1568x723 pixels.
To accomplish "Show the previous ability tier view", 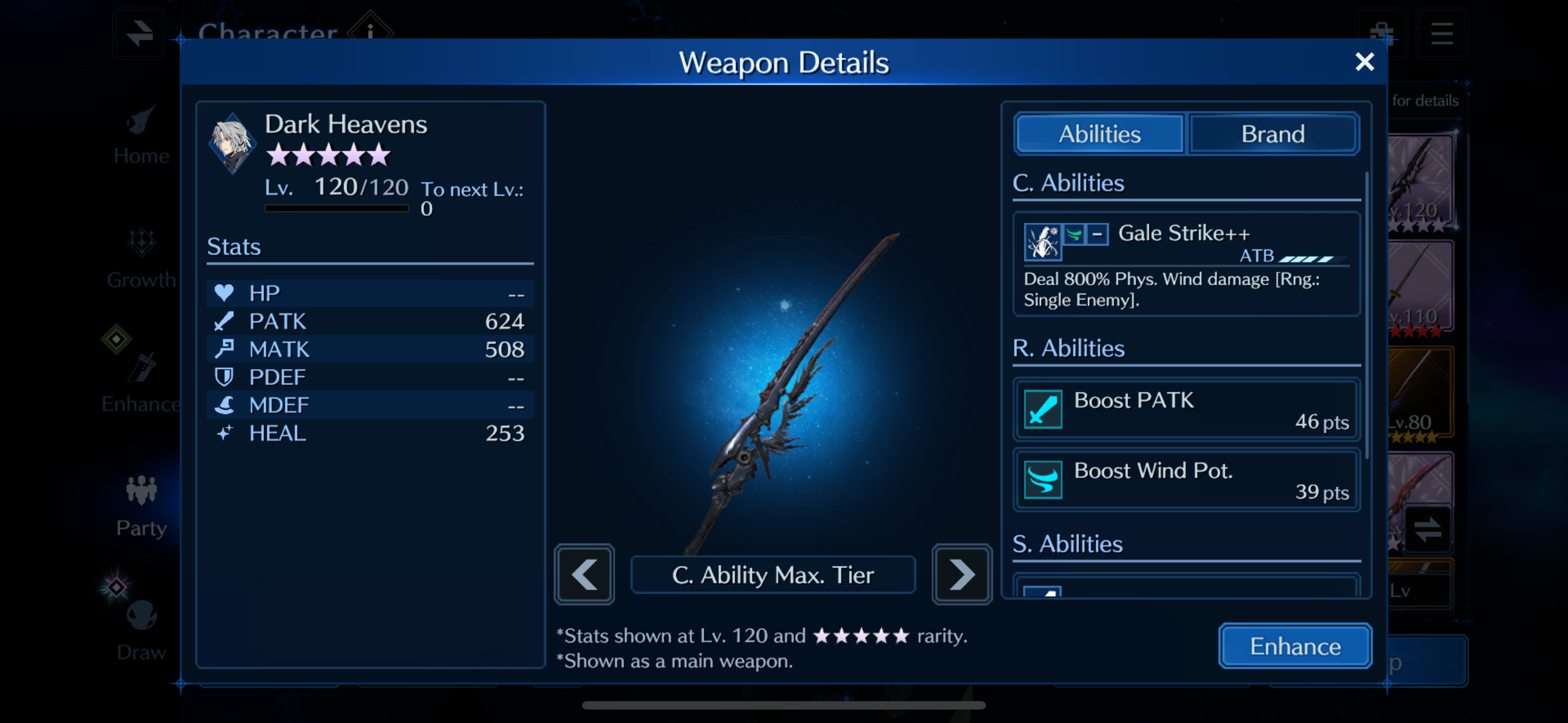I will 584,574.
